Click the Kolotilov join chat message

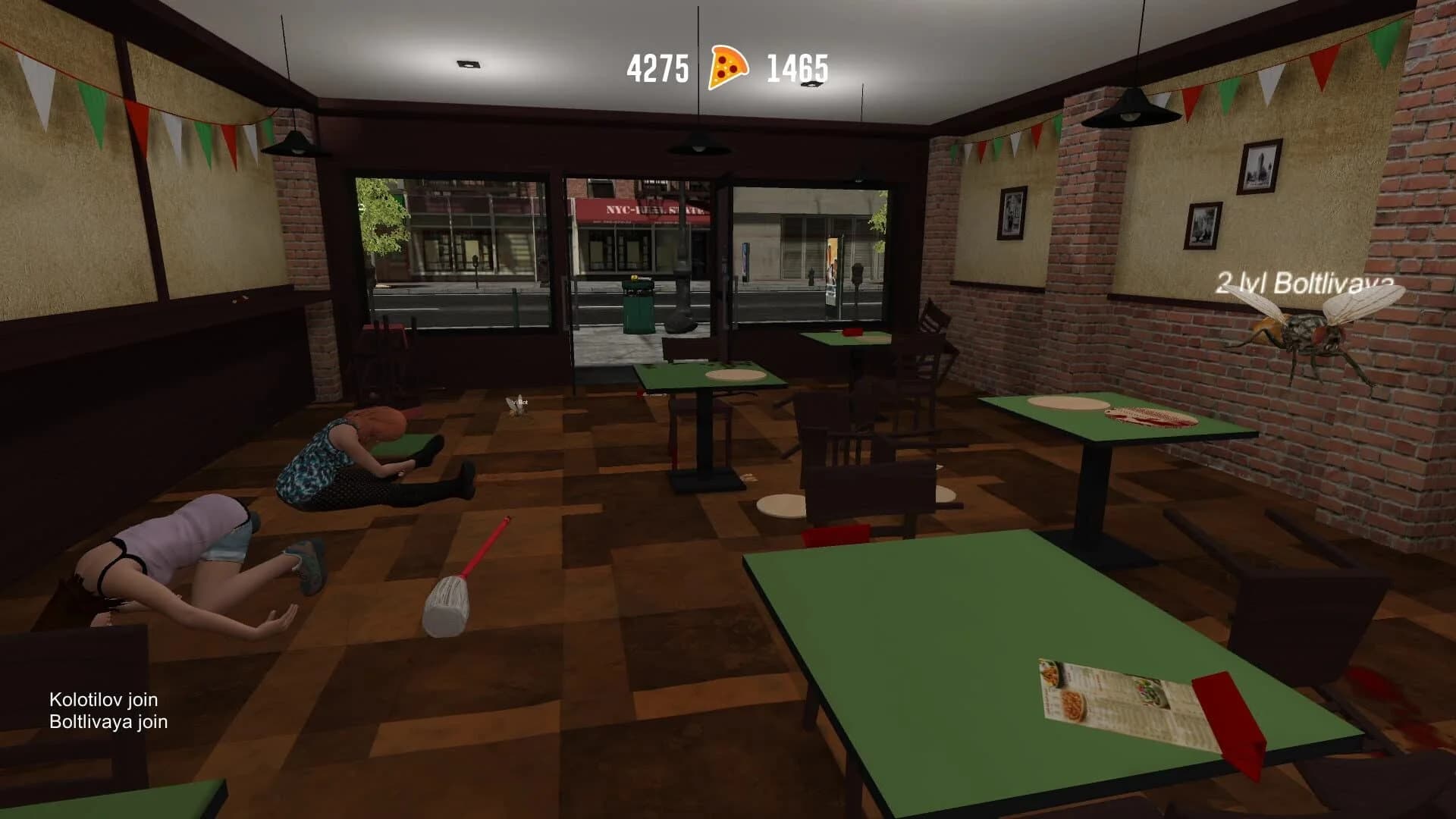pyautogui.click(x=104, y=701)
